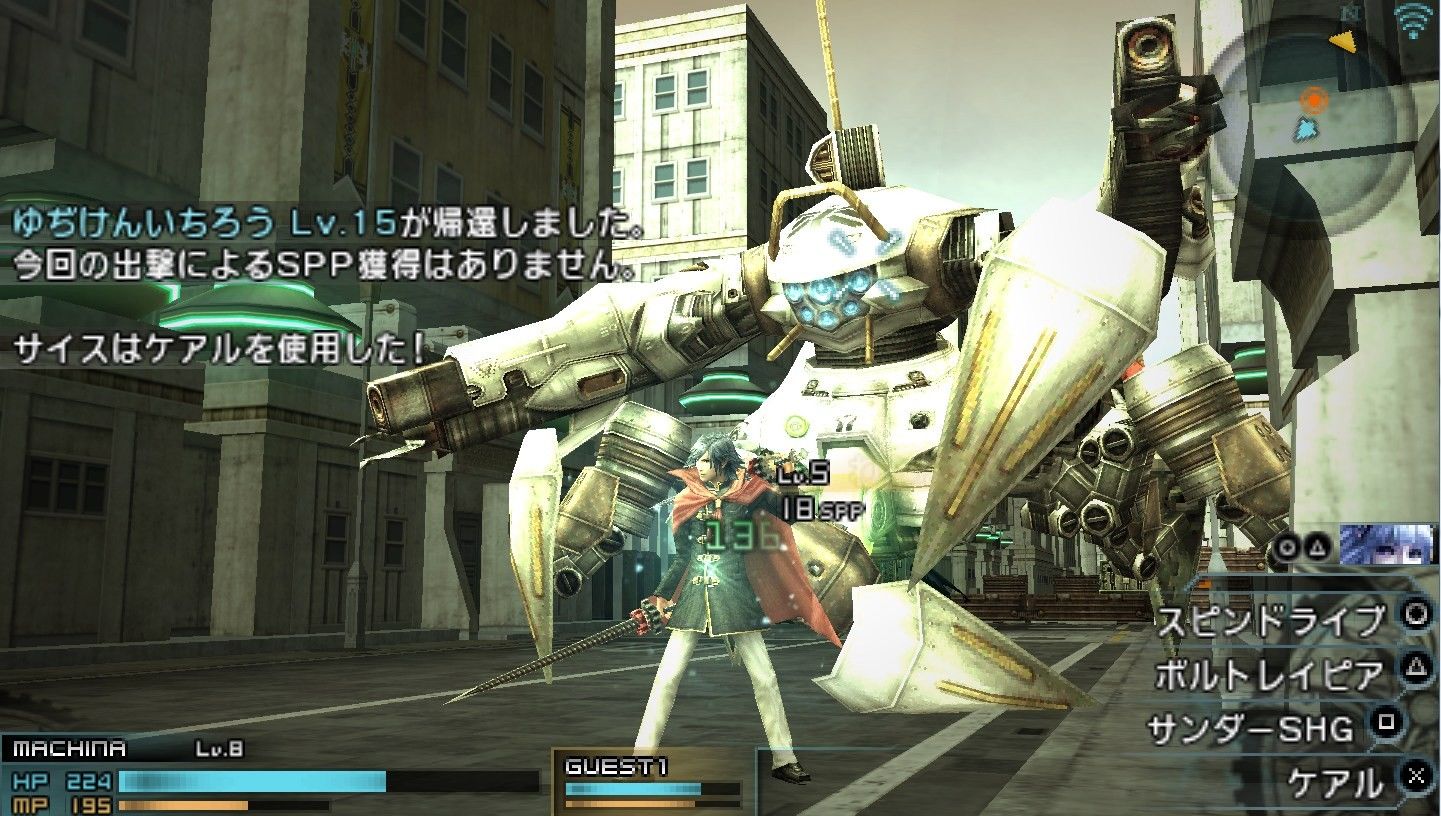
Task: Click the wireless signal icon
Action: (x=1412, y=20)
